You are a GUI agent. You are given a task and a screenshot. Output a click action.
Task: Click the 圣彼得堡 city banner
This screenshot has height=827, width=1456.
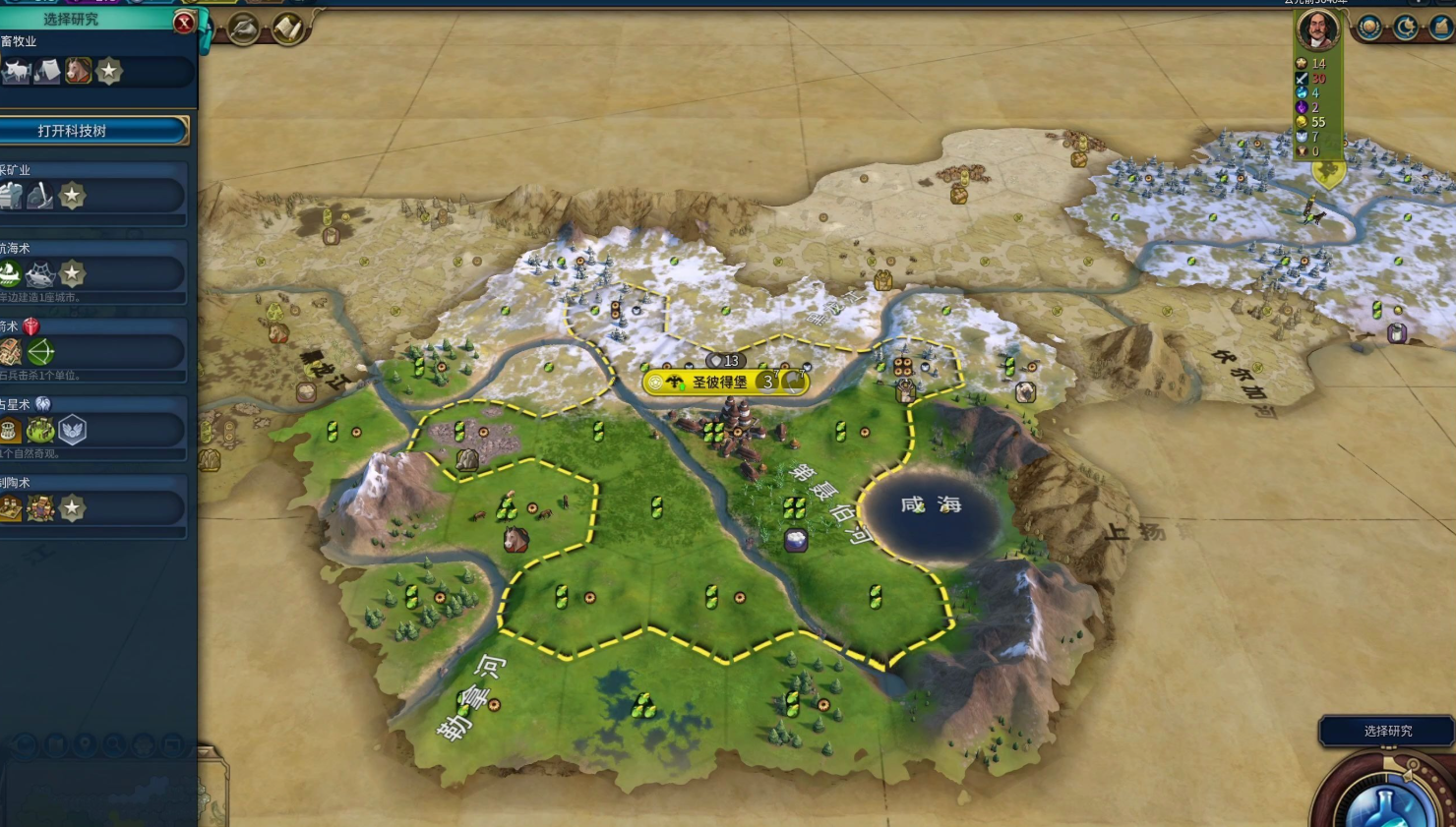tap(720, 382)
